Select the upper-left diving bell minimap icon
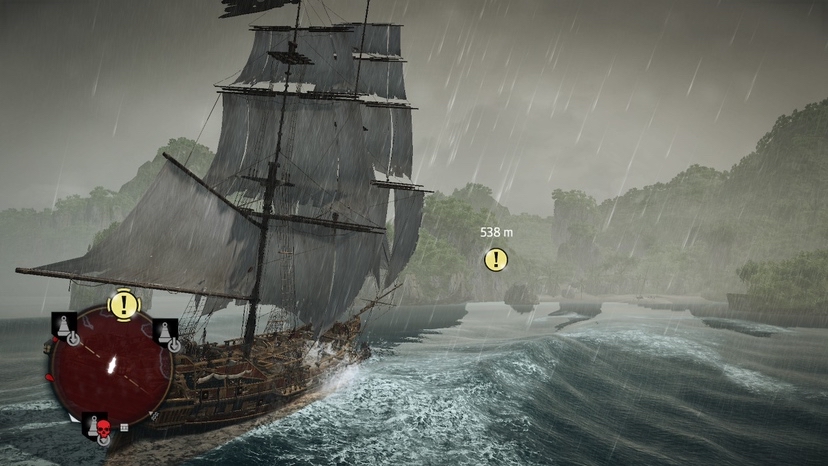 64,326
